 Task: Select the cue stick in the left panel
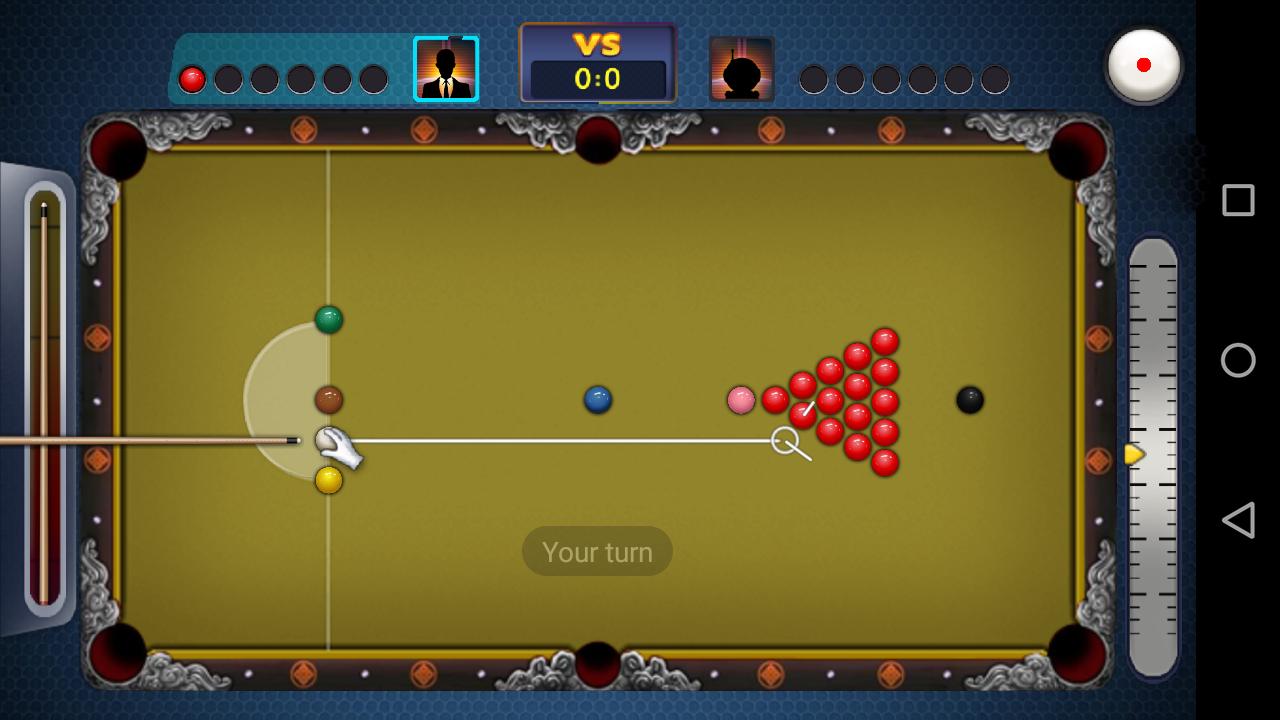[x=42, y=400]
